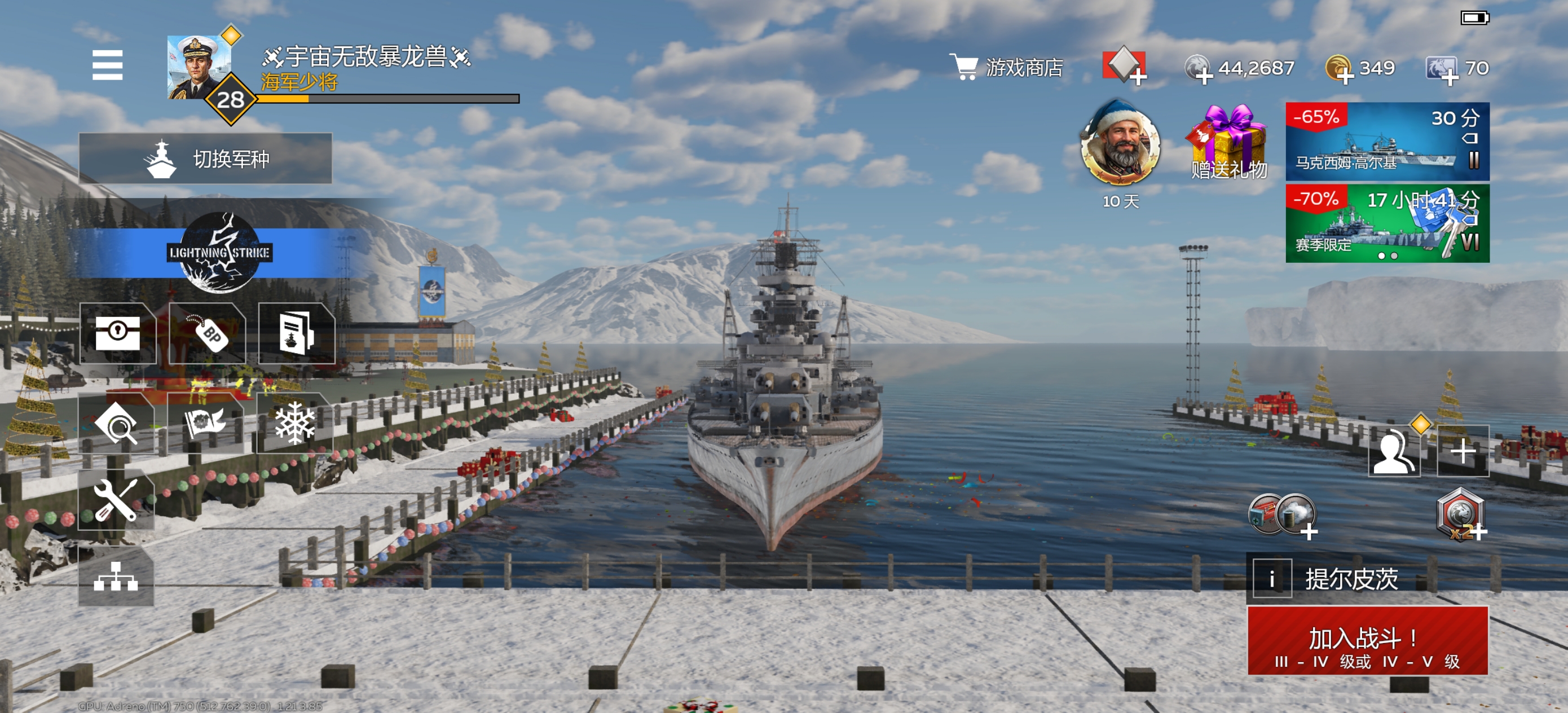The height and width of the screenshot is (713, 1568).
Task: Open the Lightning Strike event banner
Action: 219,253
